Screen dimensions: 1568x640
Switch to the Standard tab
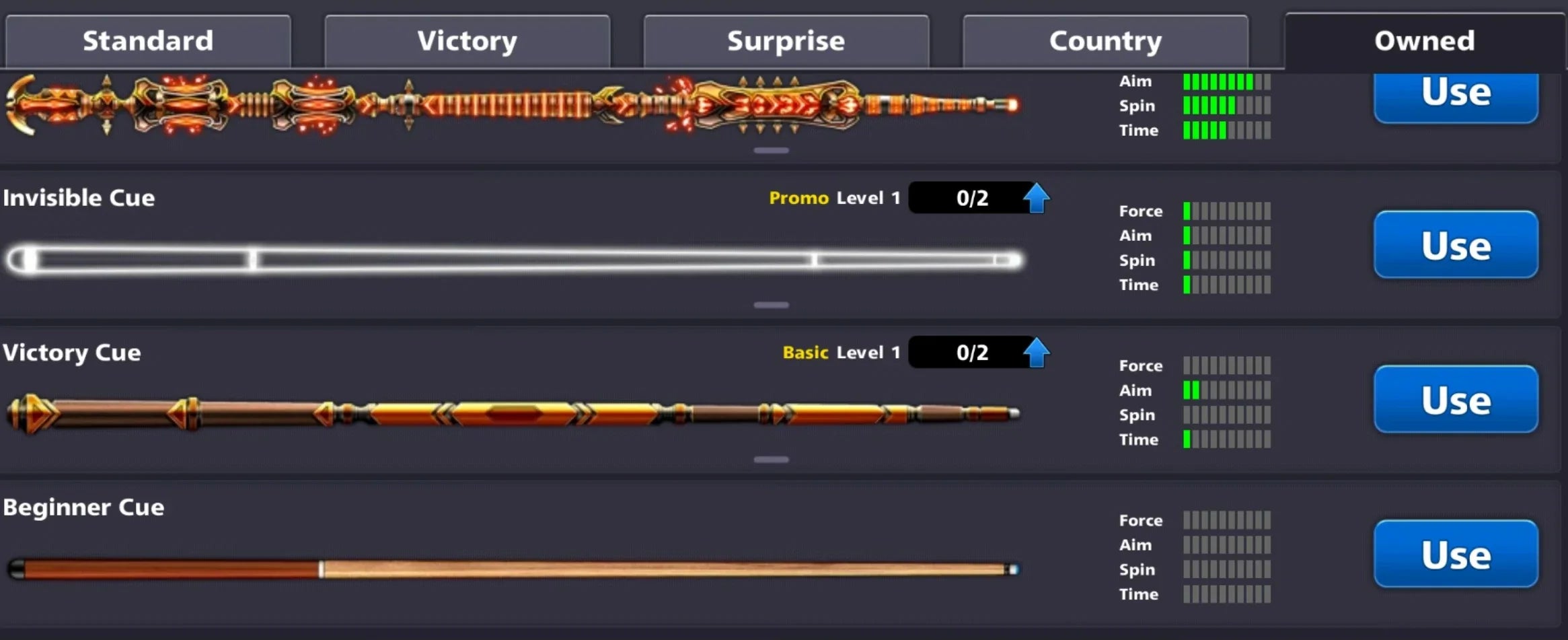coord(148,40)
